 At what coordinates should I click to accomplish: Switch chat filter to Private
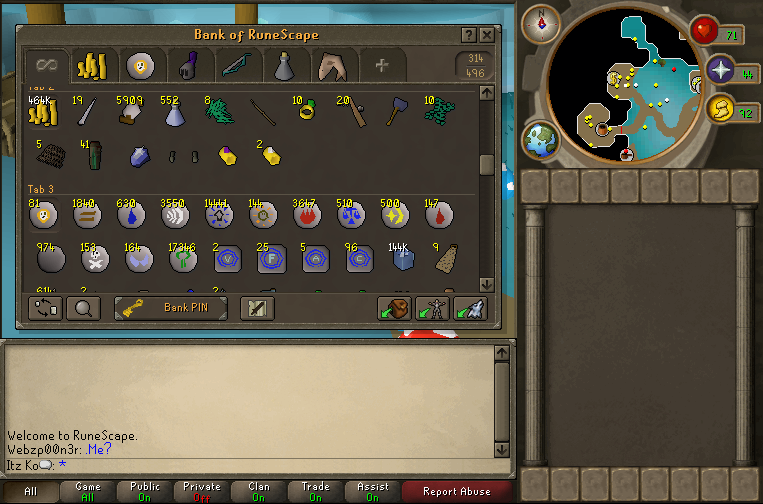(202, 492)
